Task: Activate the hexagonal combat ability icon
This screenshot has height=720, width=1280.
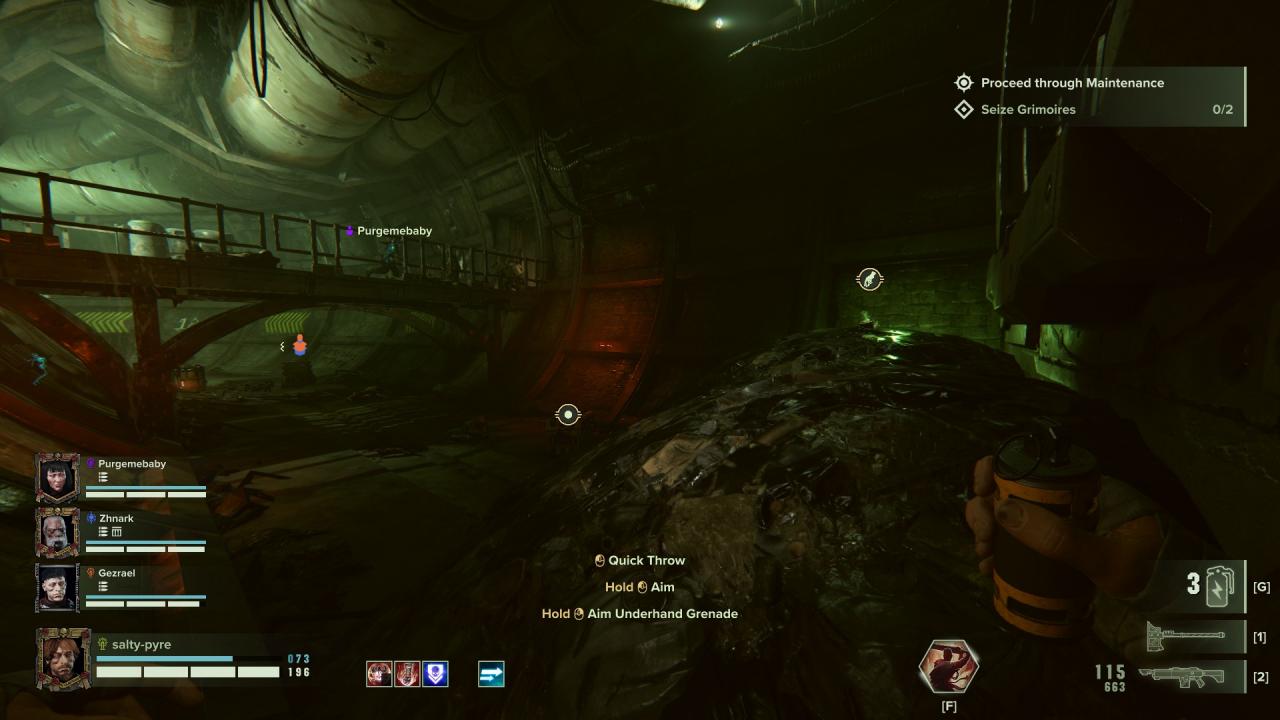Action: pos(948,666)
